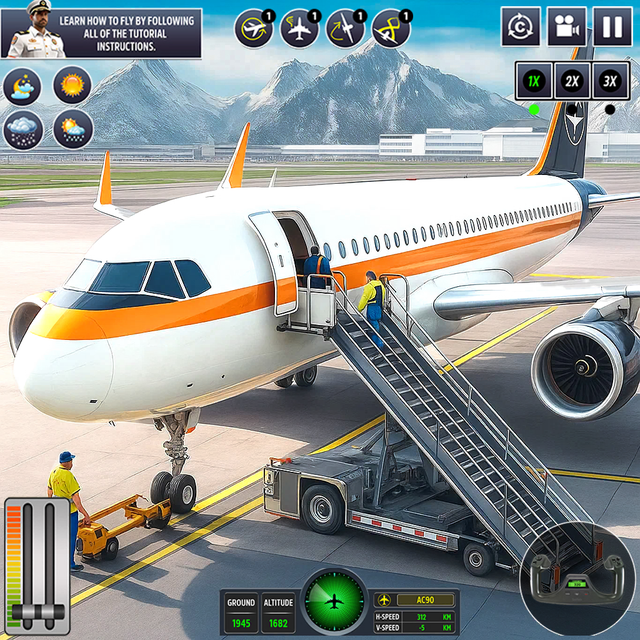Switch camera view with the video camera button
Image resolution: width=640 pixels, height=640 pixels.
567,27
